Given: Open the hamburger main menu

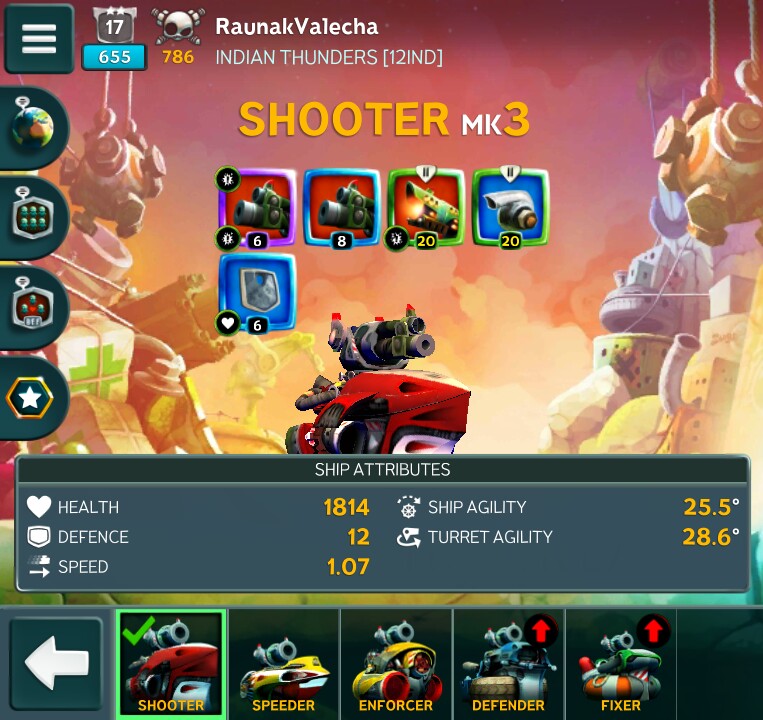Looking at the screenshot, I should click(x=39, y=38).
